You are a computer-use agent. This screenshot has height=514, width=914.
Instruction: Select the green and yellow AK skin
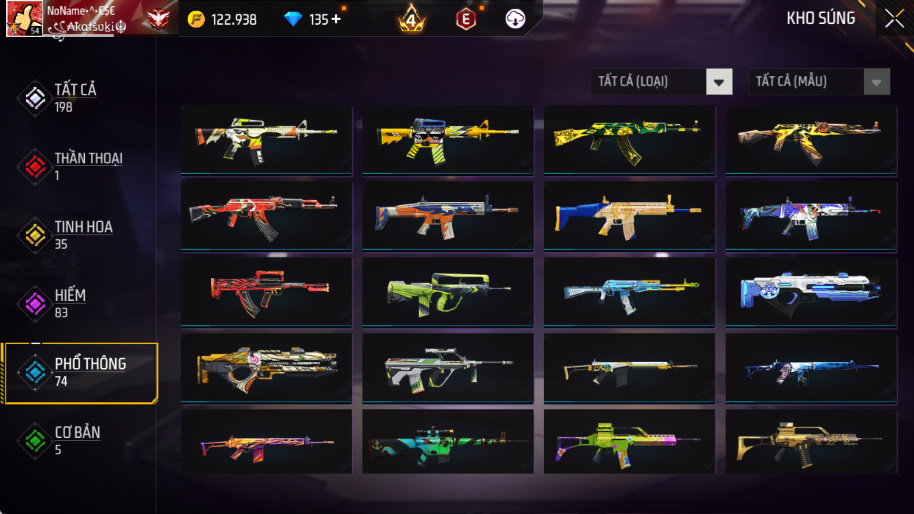(629, 138)
